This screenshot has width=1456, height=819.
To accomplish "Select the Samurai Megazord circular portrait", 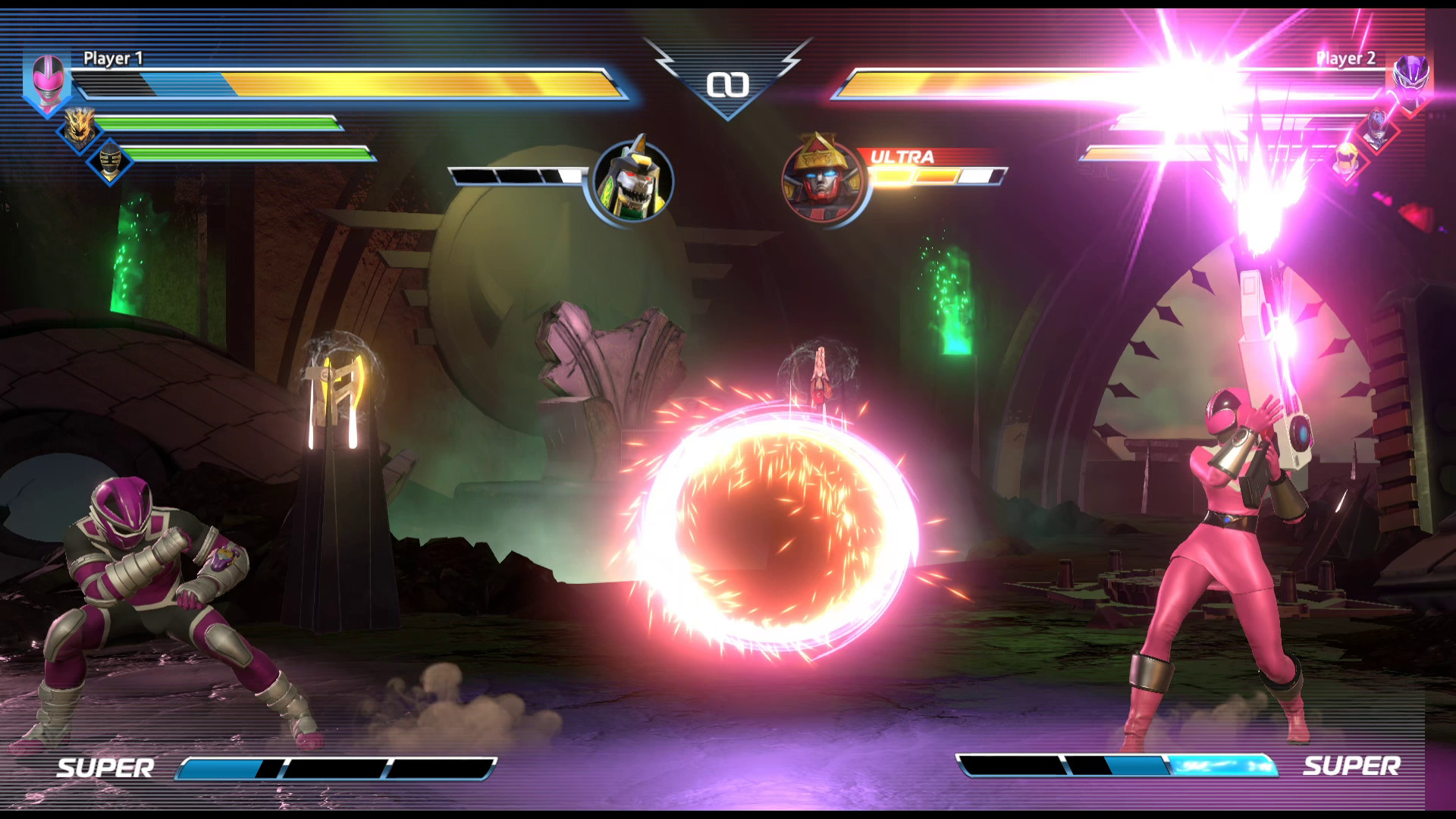I will (821, 178).
